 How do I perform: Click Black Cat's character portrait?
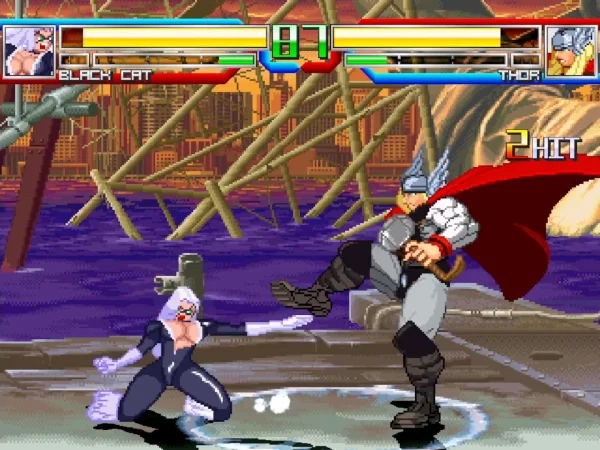29,51
